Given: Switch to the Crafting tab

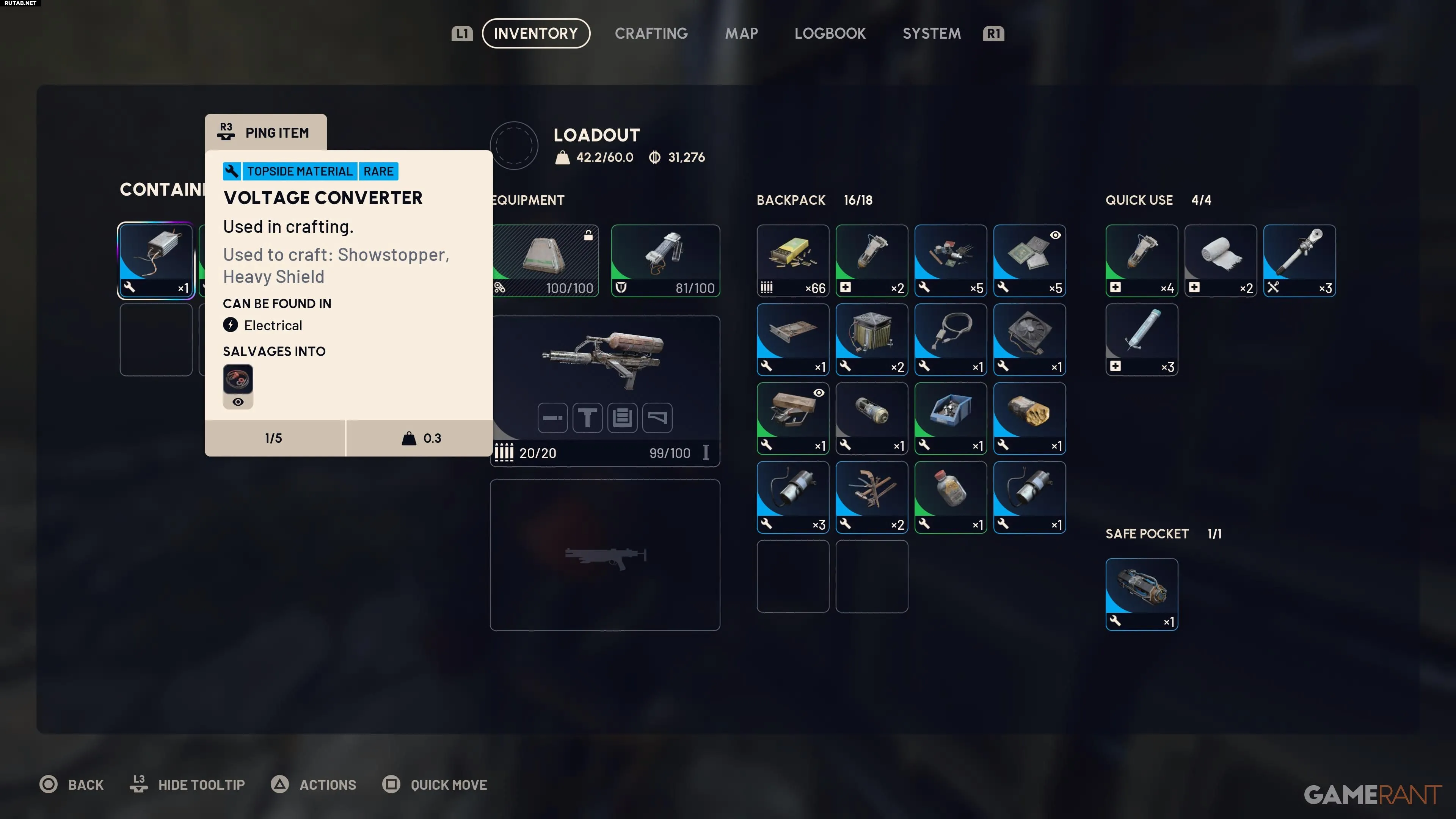Looking at the screenshot, I should (651, 33).
